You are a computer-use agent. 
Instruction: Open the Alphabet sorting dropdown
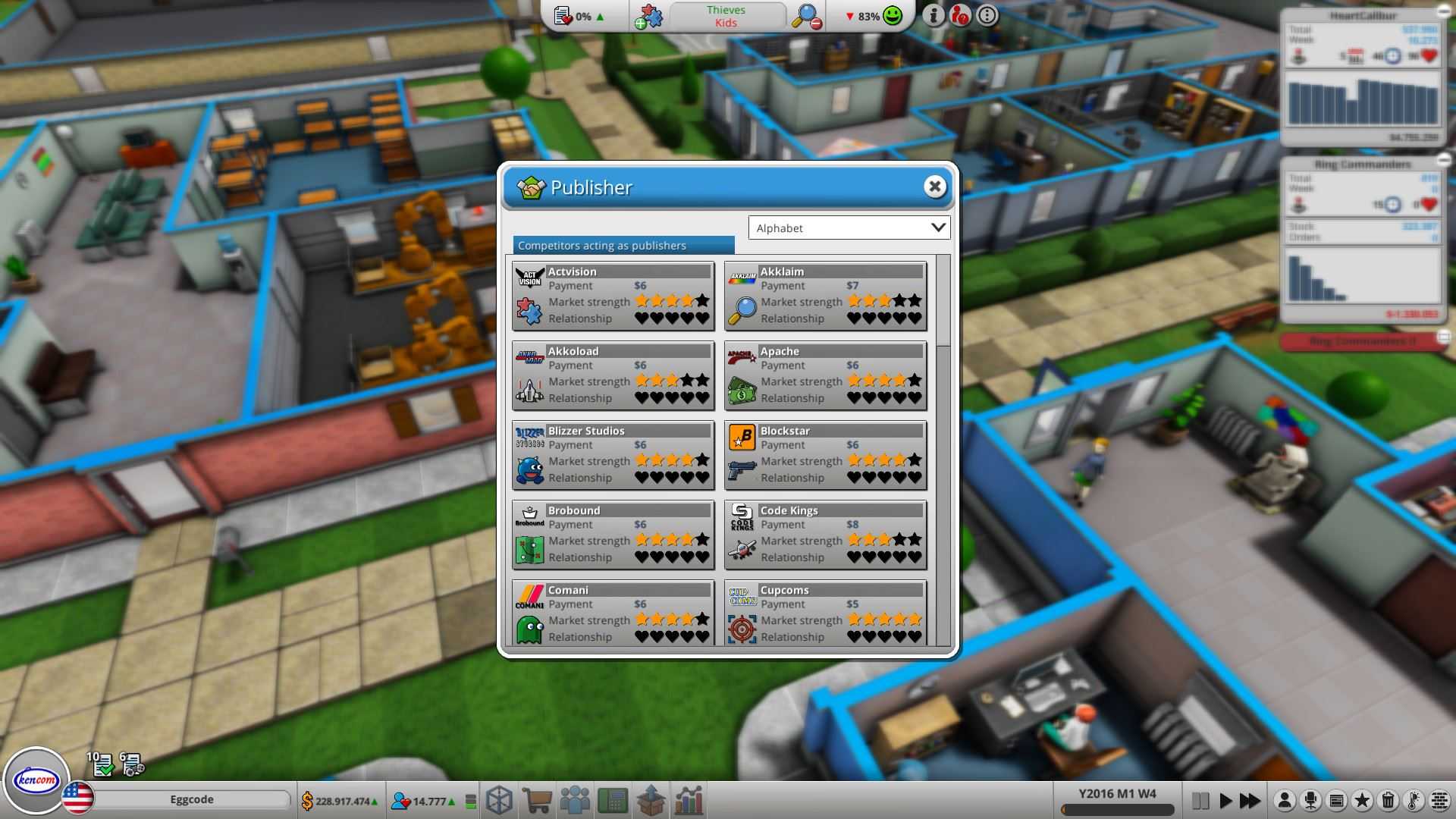(849, 227)
